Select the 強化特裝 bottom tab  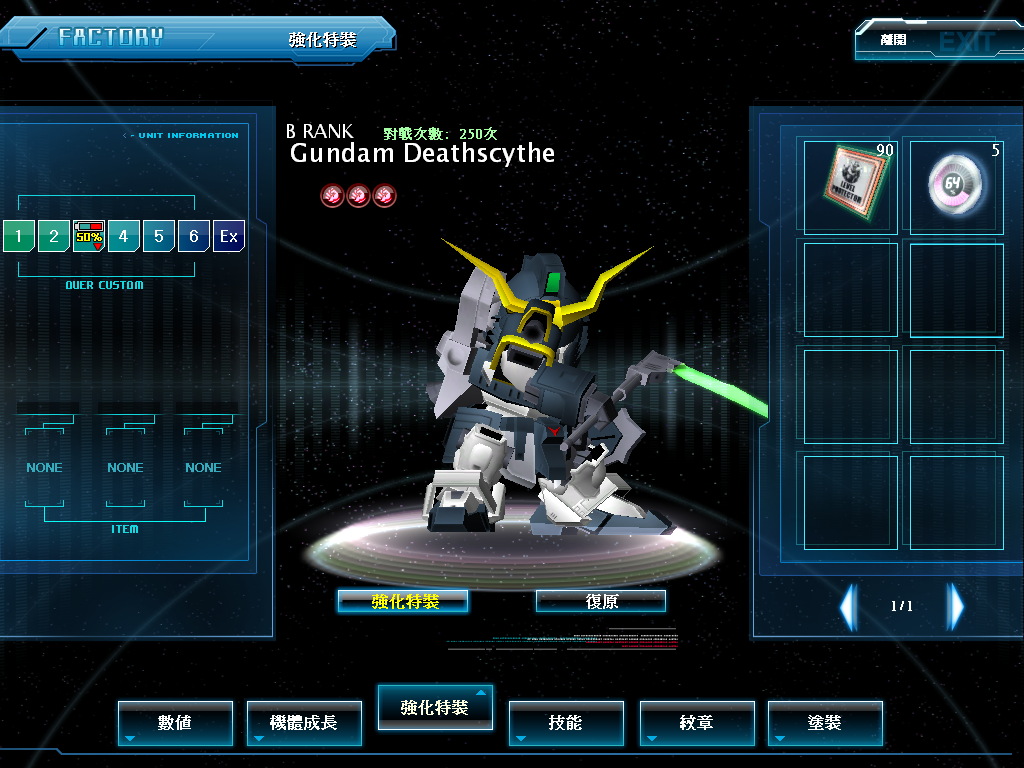(x=435, y=707)
